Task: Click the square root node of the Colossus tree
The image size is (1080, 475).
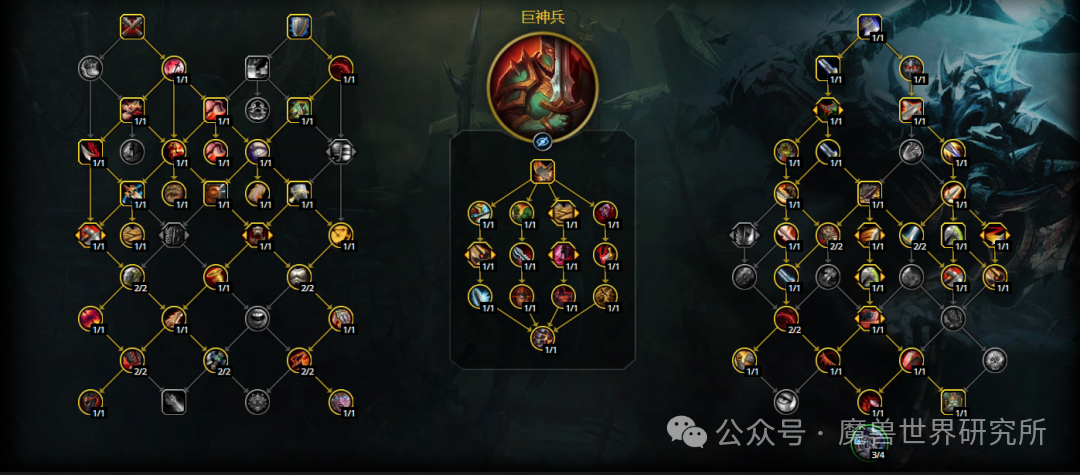Action: pyautogui.click(x=542, y=171)
